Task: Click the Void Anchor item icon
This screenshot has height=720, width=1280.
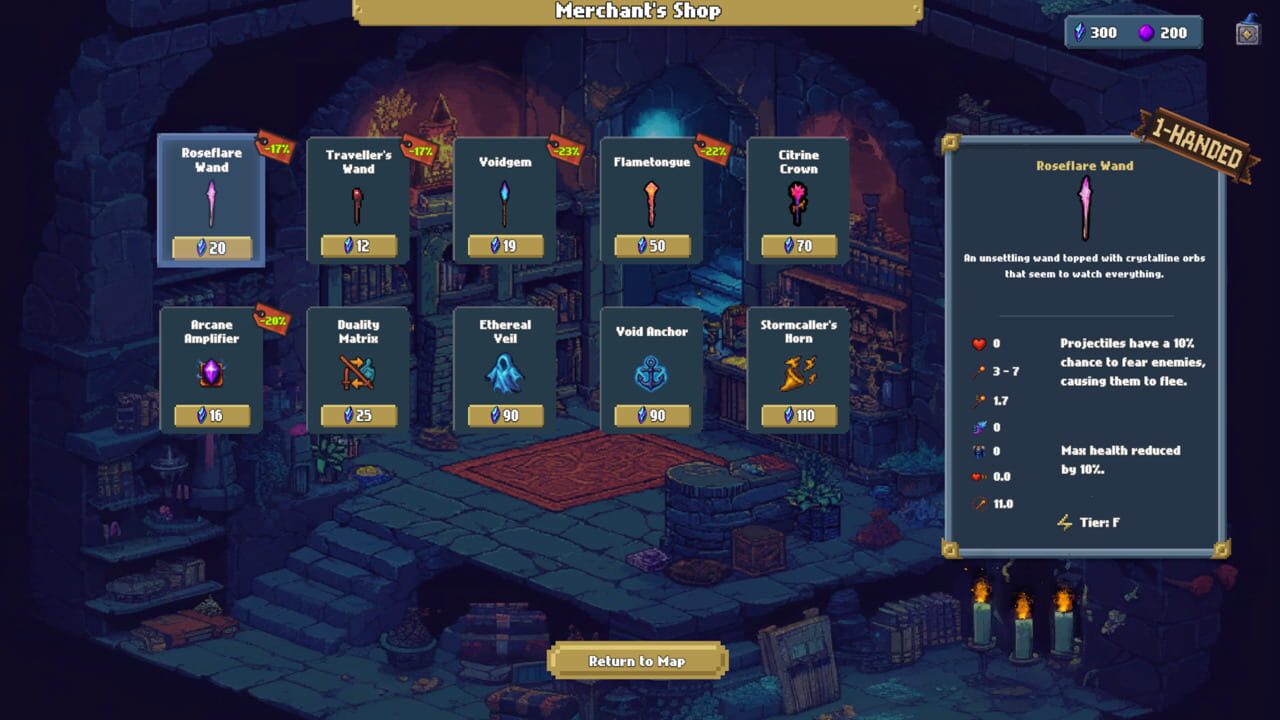Action: (x=651, y=376)
